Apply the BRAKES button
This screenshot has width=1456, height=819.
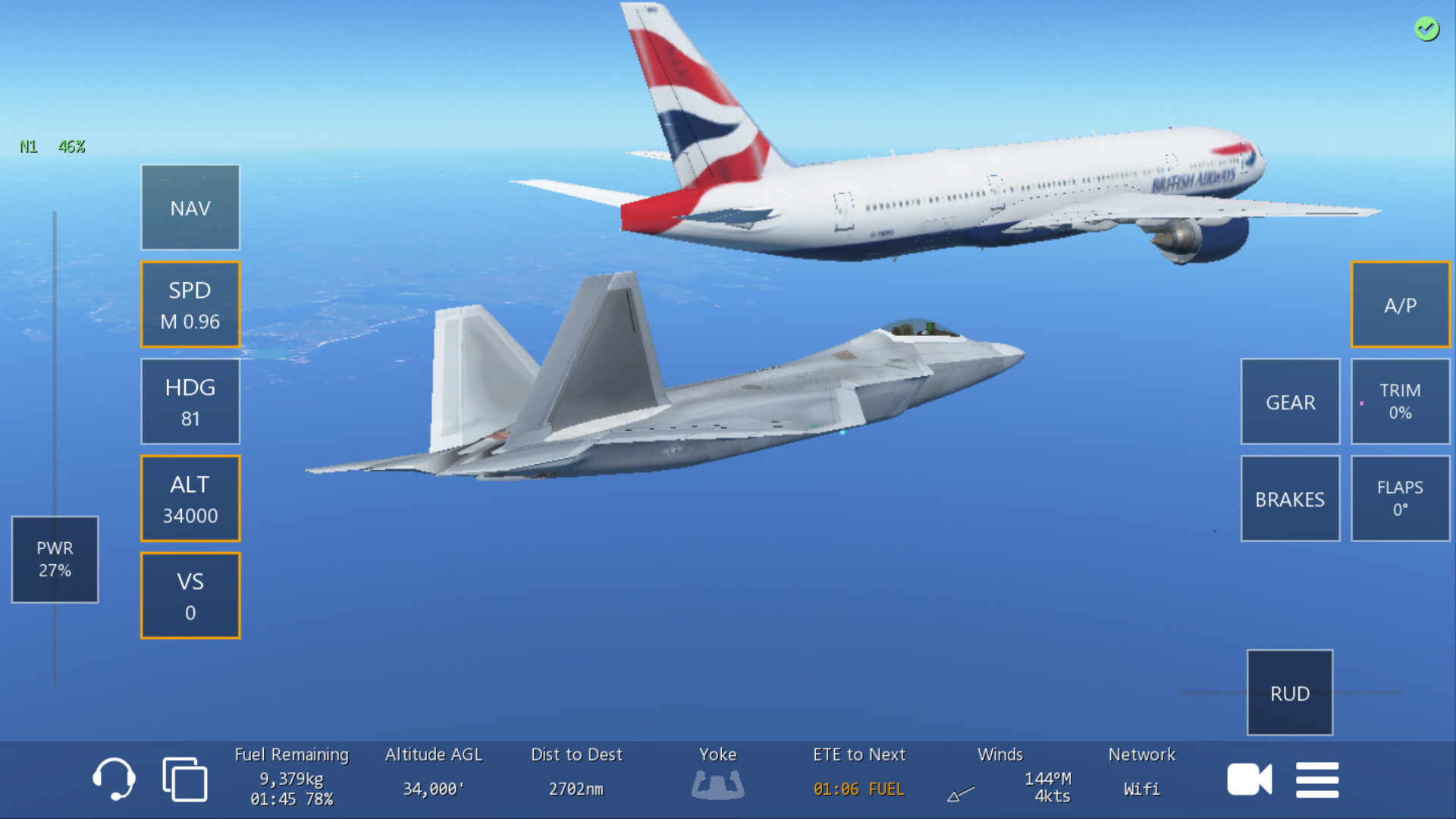point(1290,498)
